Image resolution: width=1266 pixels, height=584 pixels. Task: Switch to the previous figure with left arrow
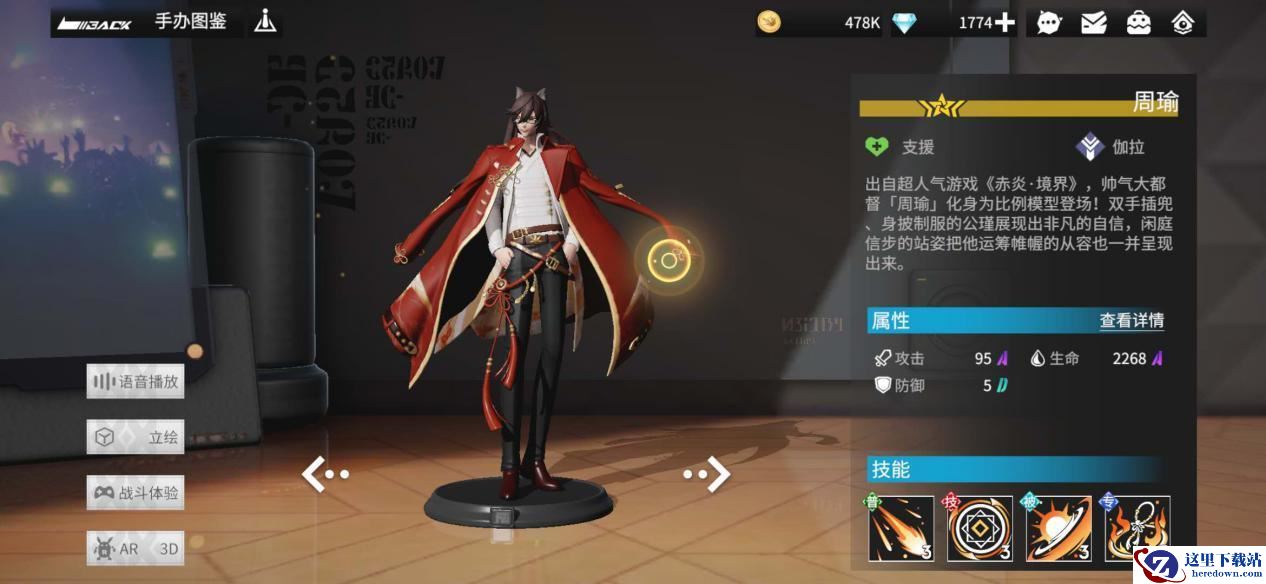click(323, 474)
